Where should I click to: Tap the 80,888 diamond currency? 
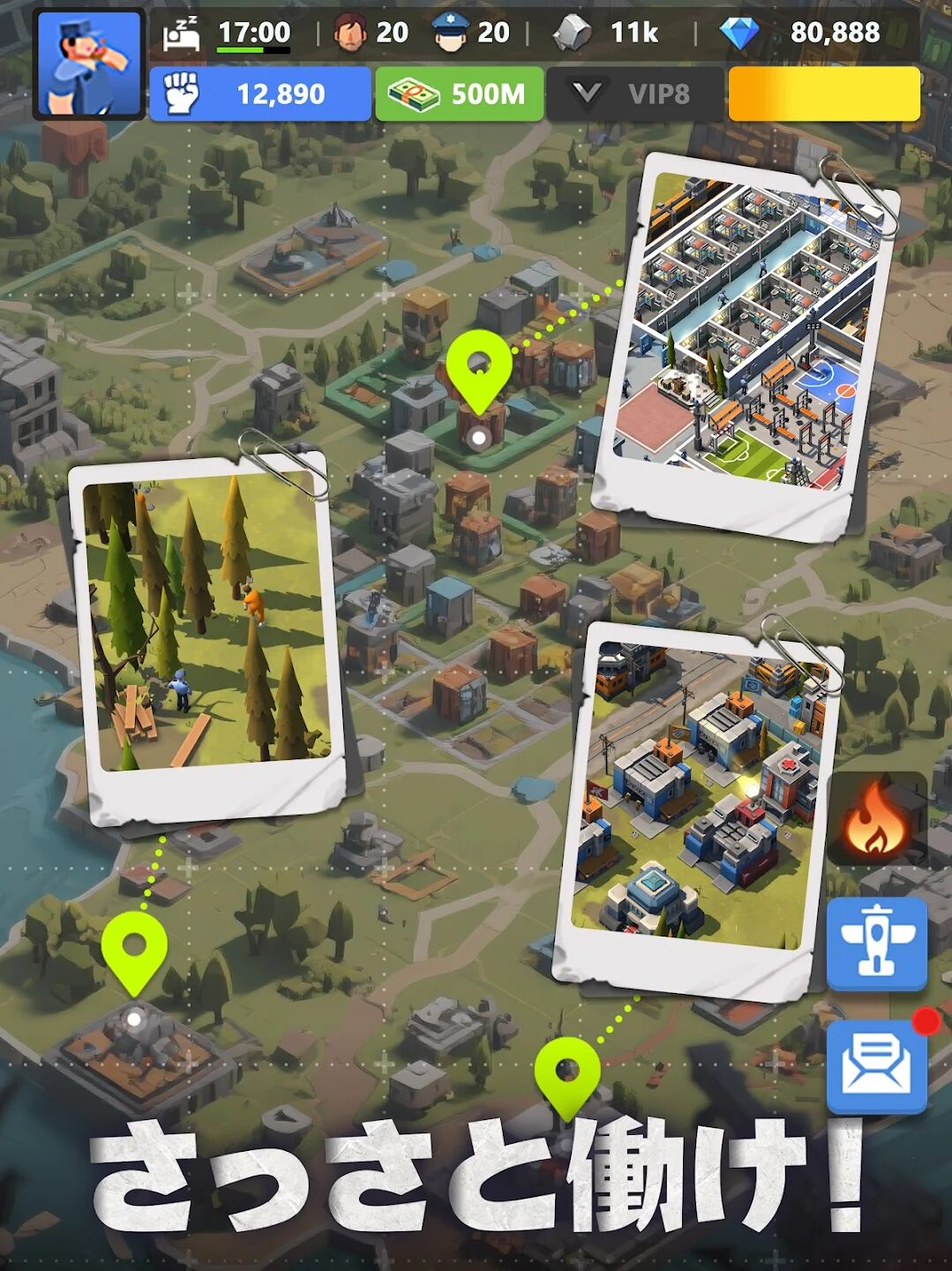pyautogui.click(x=801, y=33)
